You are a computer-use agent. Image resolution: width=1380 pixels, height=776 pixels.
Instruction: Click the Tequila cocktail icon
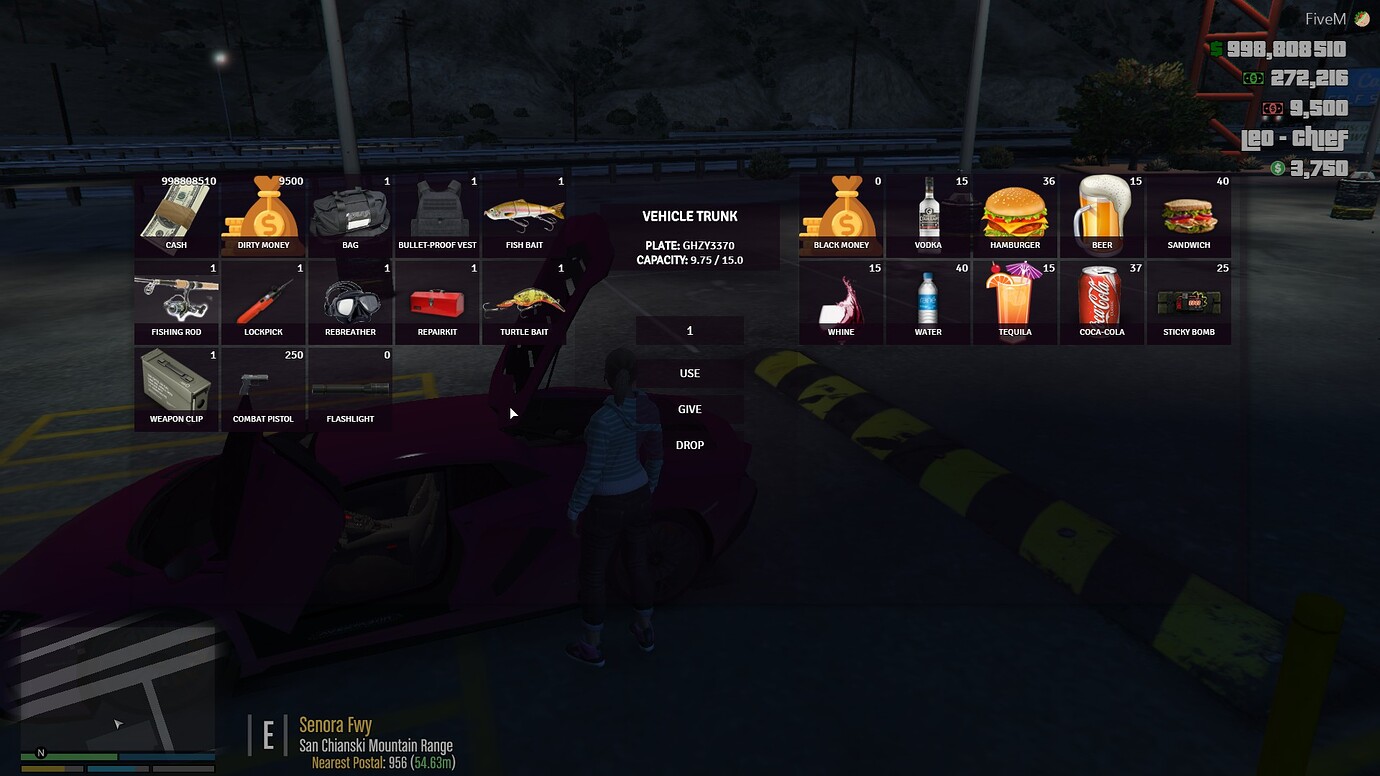click(x=1015, y=299)
